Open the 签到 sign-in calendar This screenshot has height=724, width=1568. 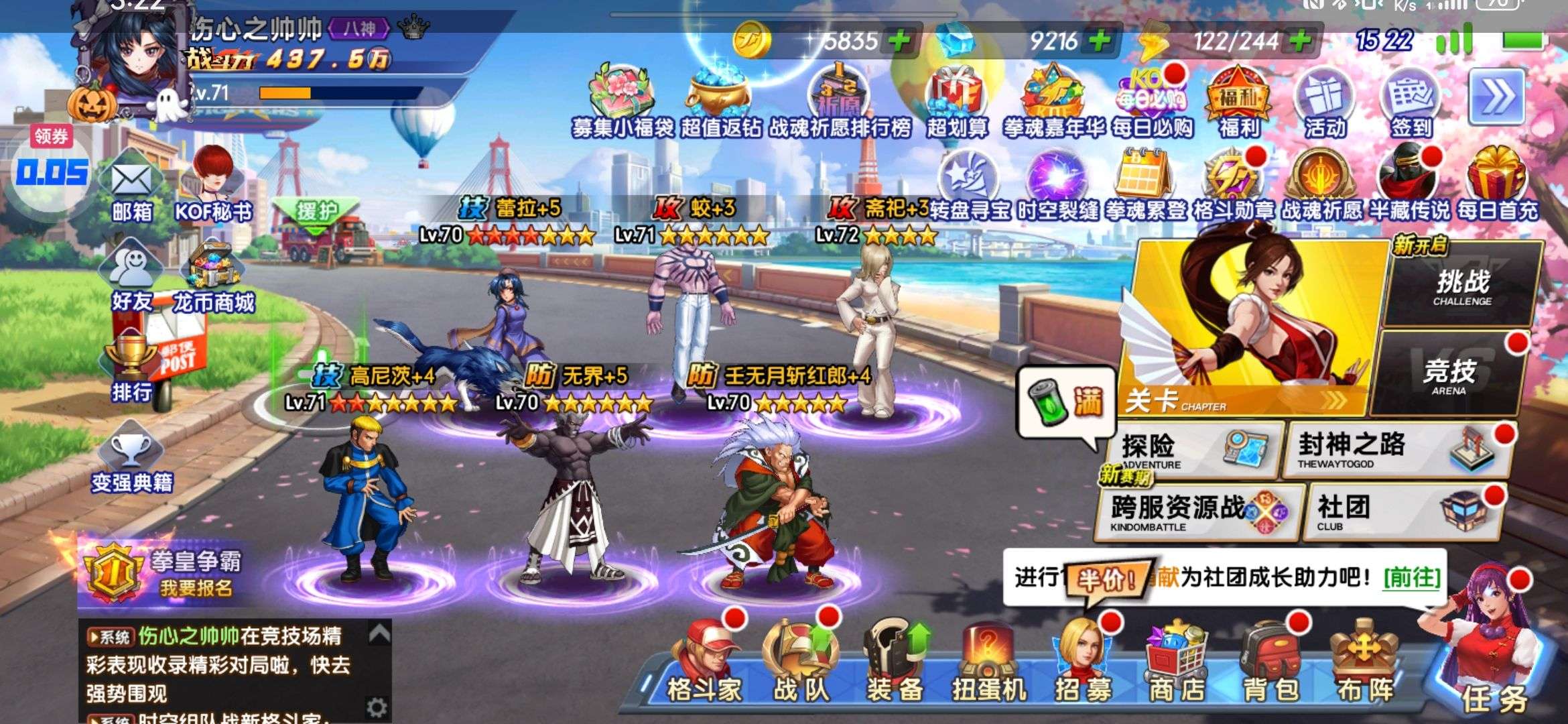(1411, 104)
